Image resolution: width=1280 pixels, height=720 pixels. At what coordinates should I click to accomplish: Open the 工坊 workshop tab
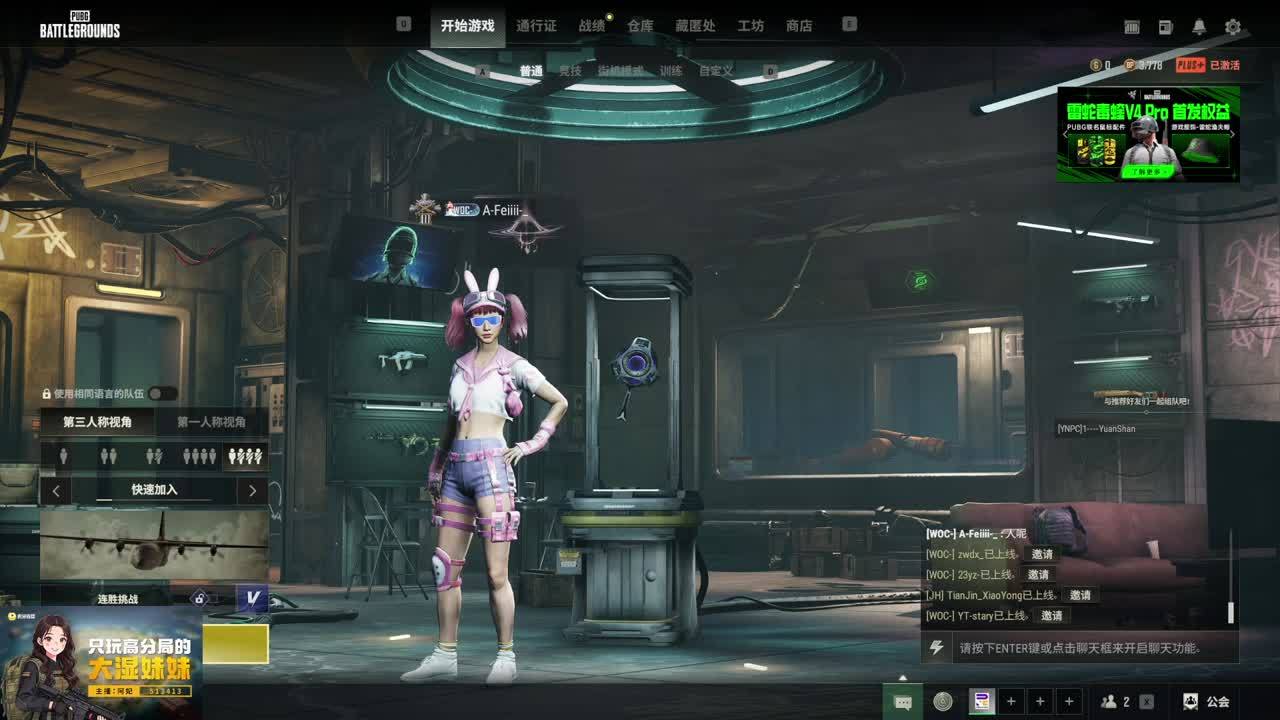750,26
